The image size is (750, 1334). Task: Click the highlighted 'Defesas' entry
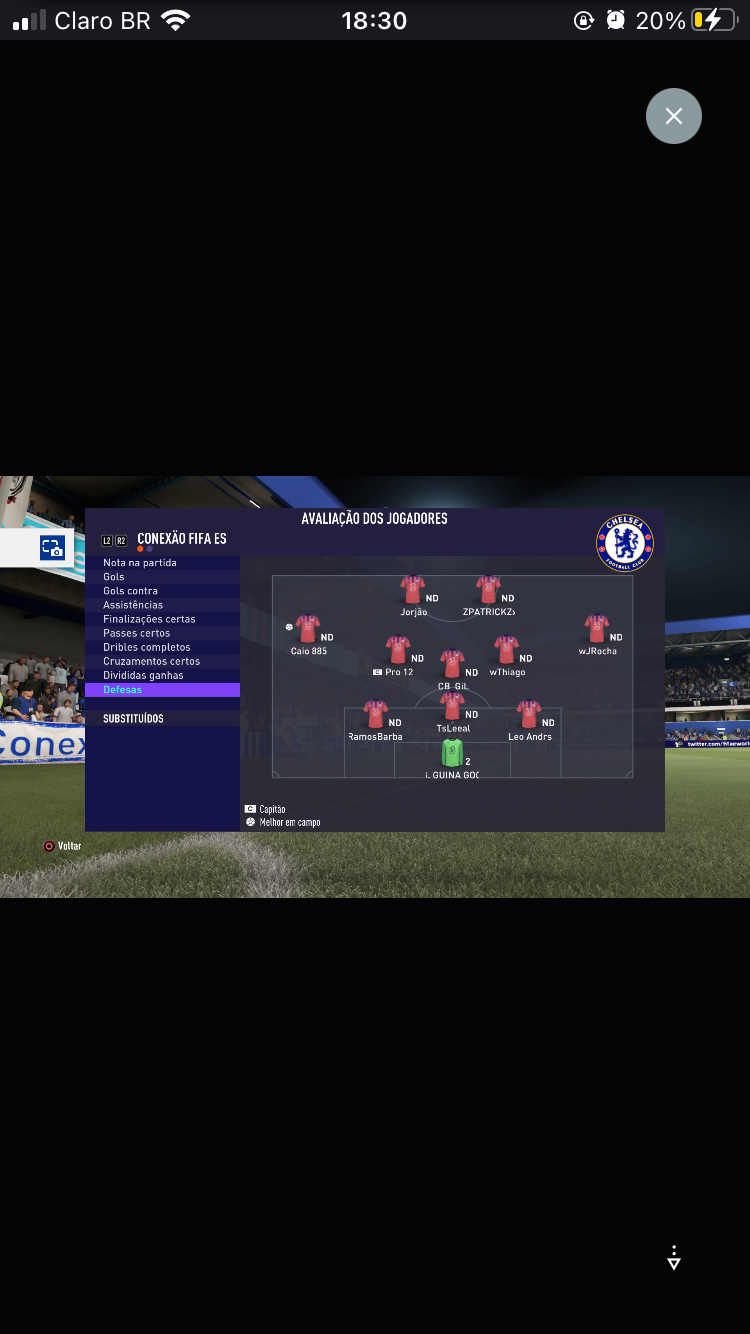point(123,690)
